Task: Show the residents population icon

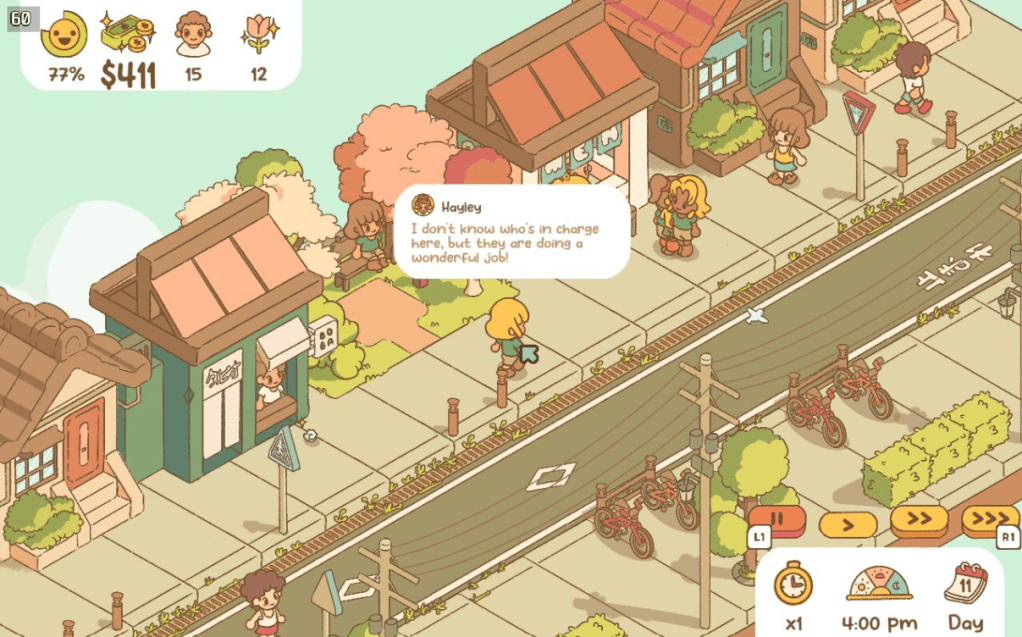Action: [194, 35]
